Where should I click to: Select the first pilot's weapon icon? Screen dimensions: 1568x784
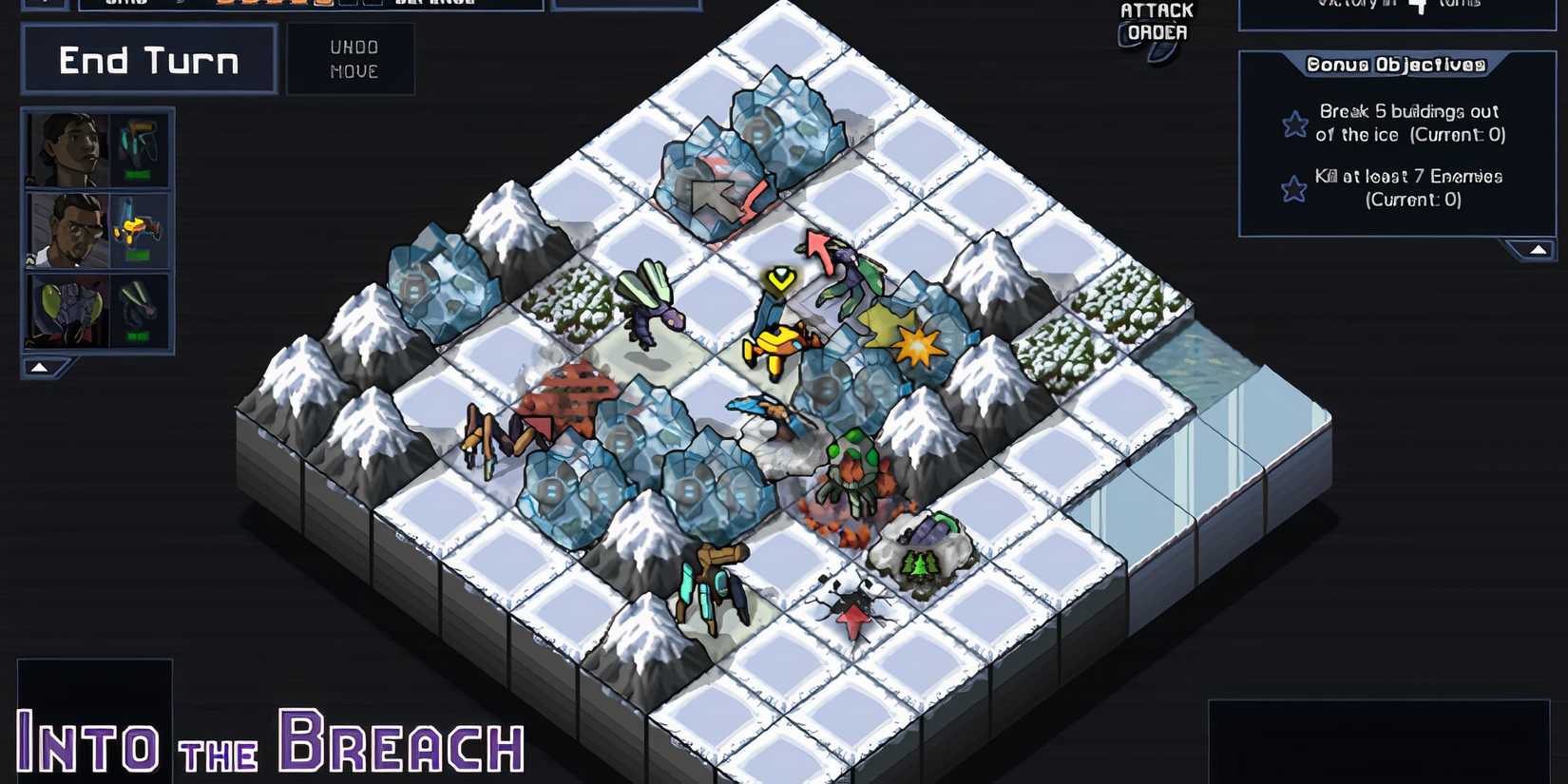coord(140,143)
